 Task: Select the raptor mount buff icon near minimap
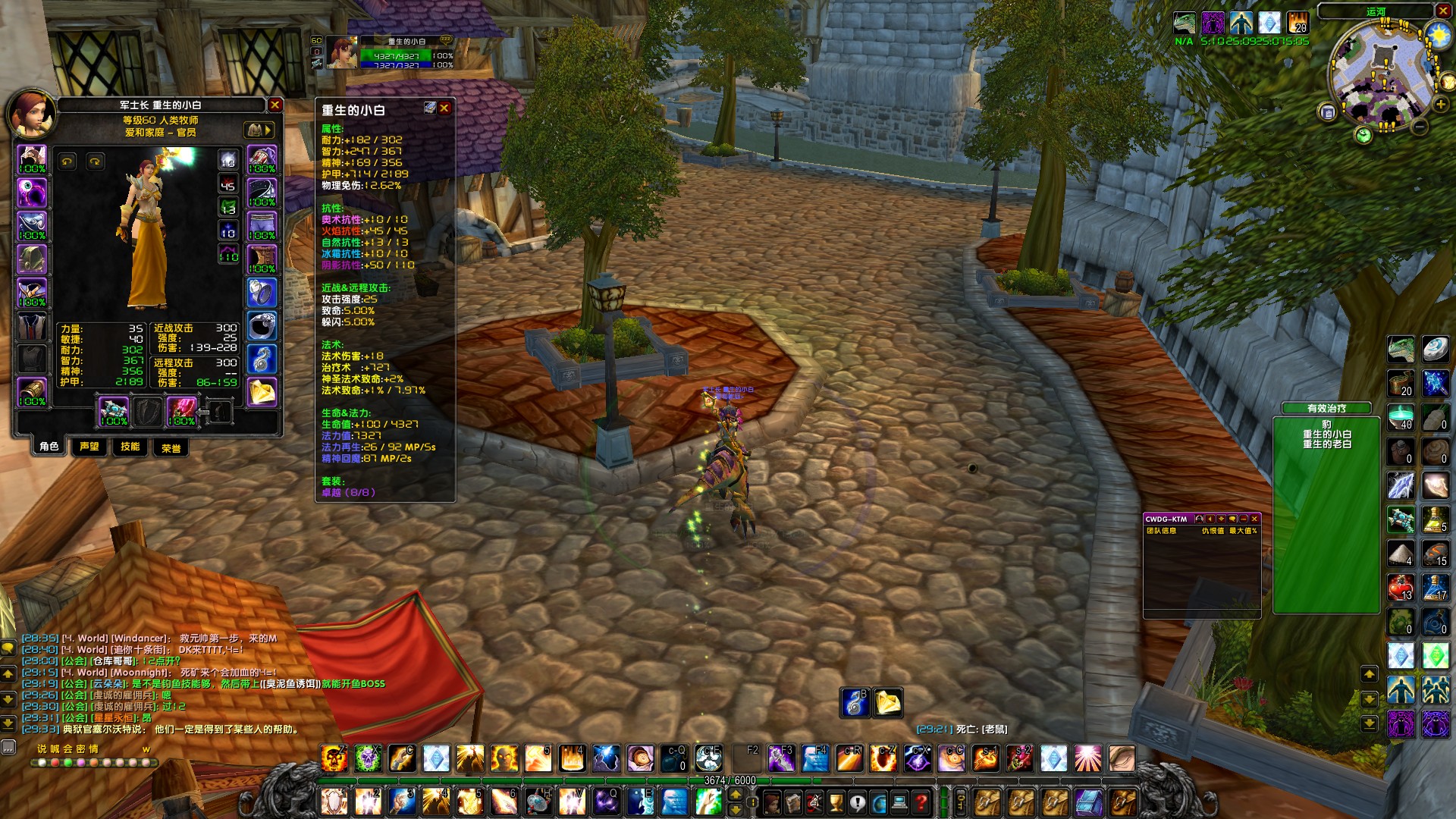point(1185,24)
